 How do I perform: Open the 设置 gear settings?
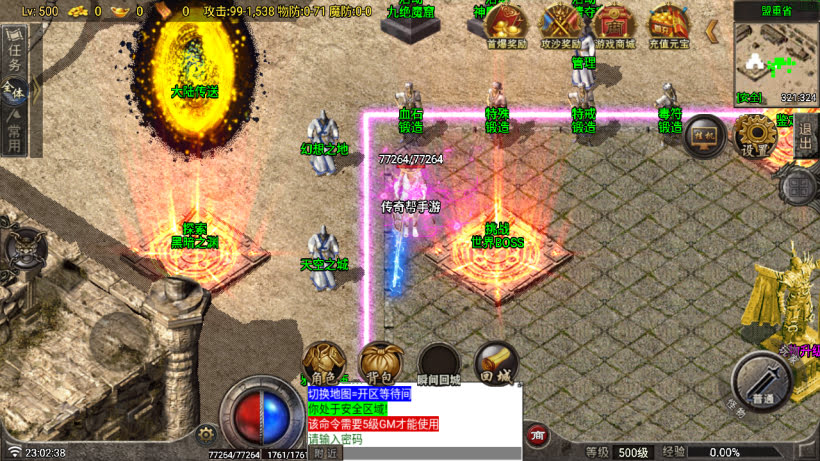pyautogui.click(x=755, y=134)
